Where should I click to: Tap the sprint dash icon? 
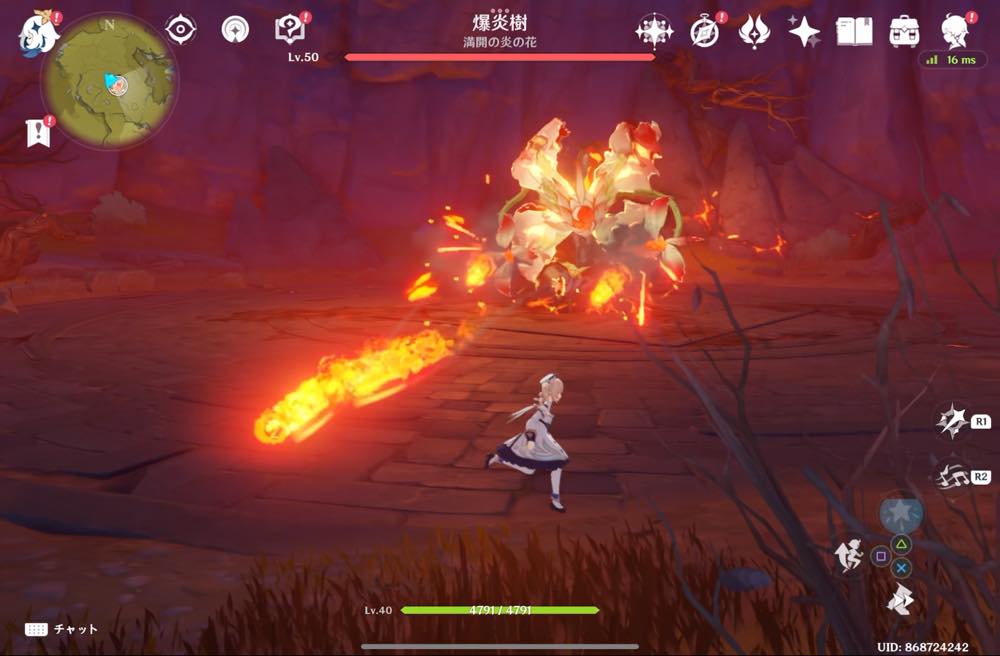click(900, 600)
